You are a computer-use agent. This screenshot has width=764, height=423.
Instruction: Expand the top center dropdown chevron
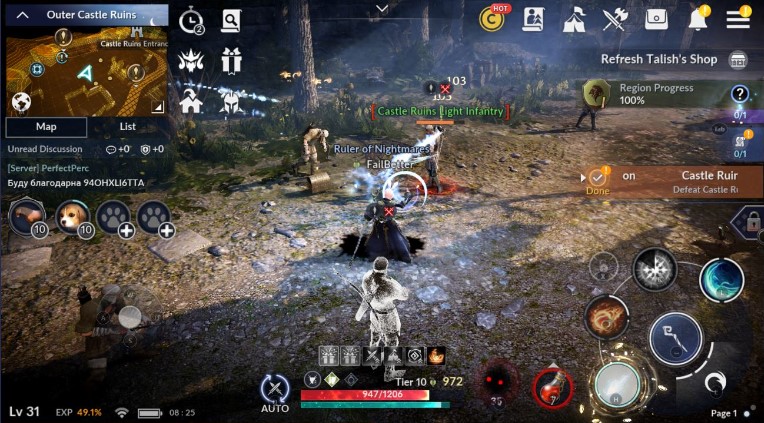point(382,8)
